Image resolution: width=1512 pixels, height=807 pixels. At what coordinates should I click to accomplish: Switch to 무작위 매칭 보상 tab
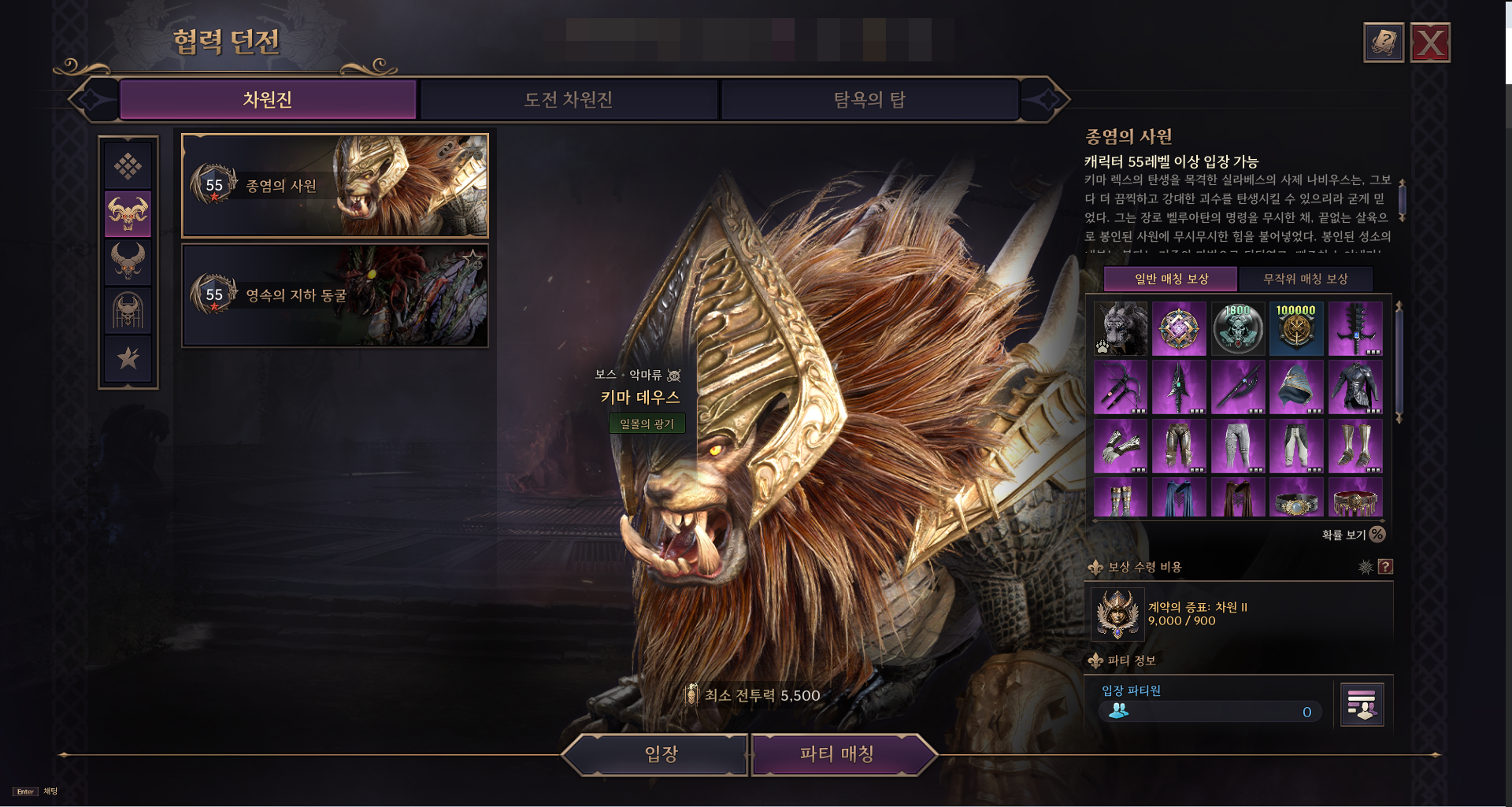[1305, 279]
